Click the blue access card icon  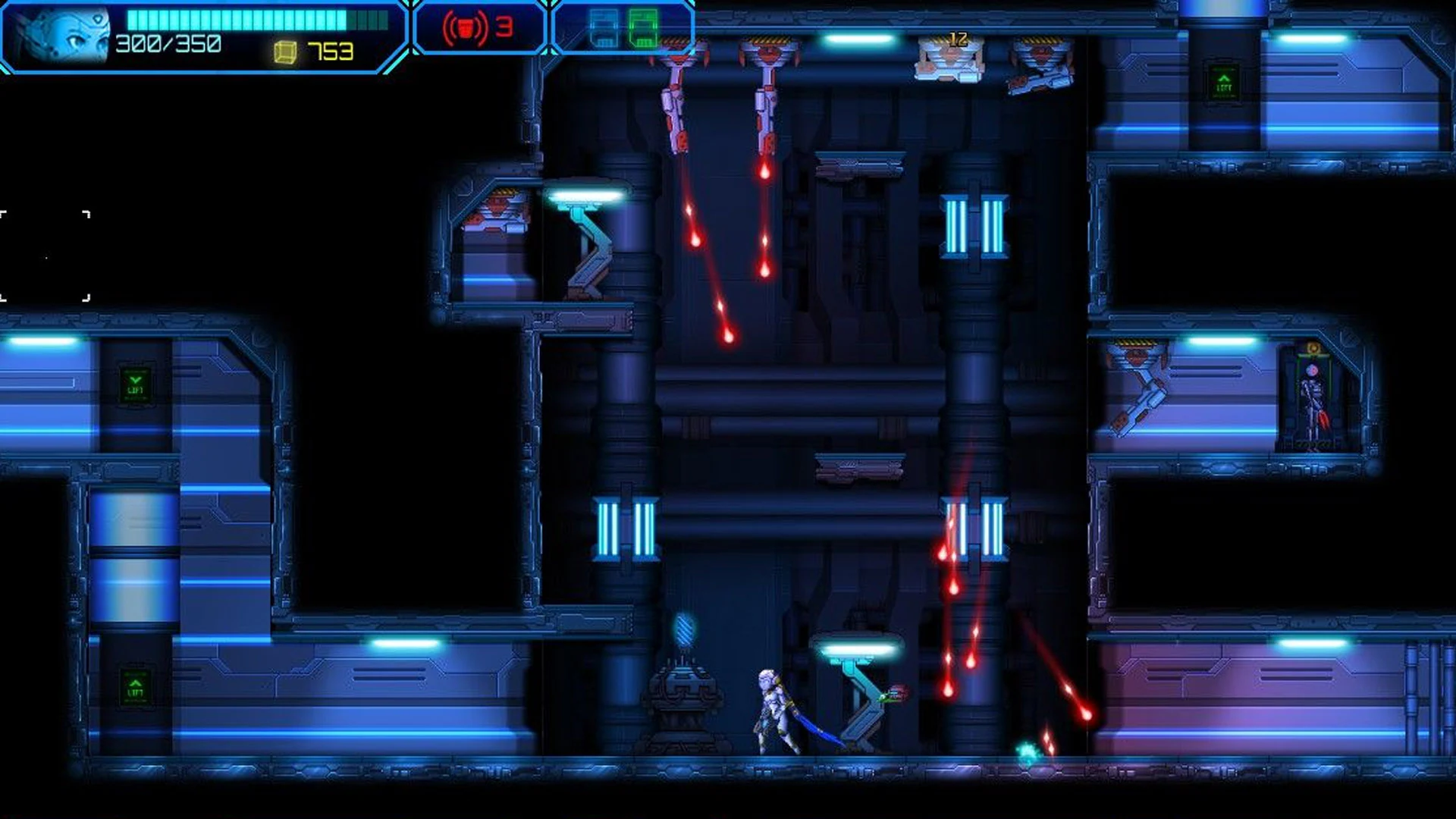603,27
